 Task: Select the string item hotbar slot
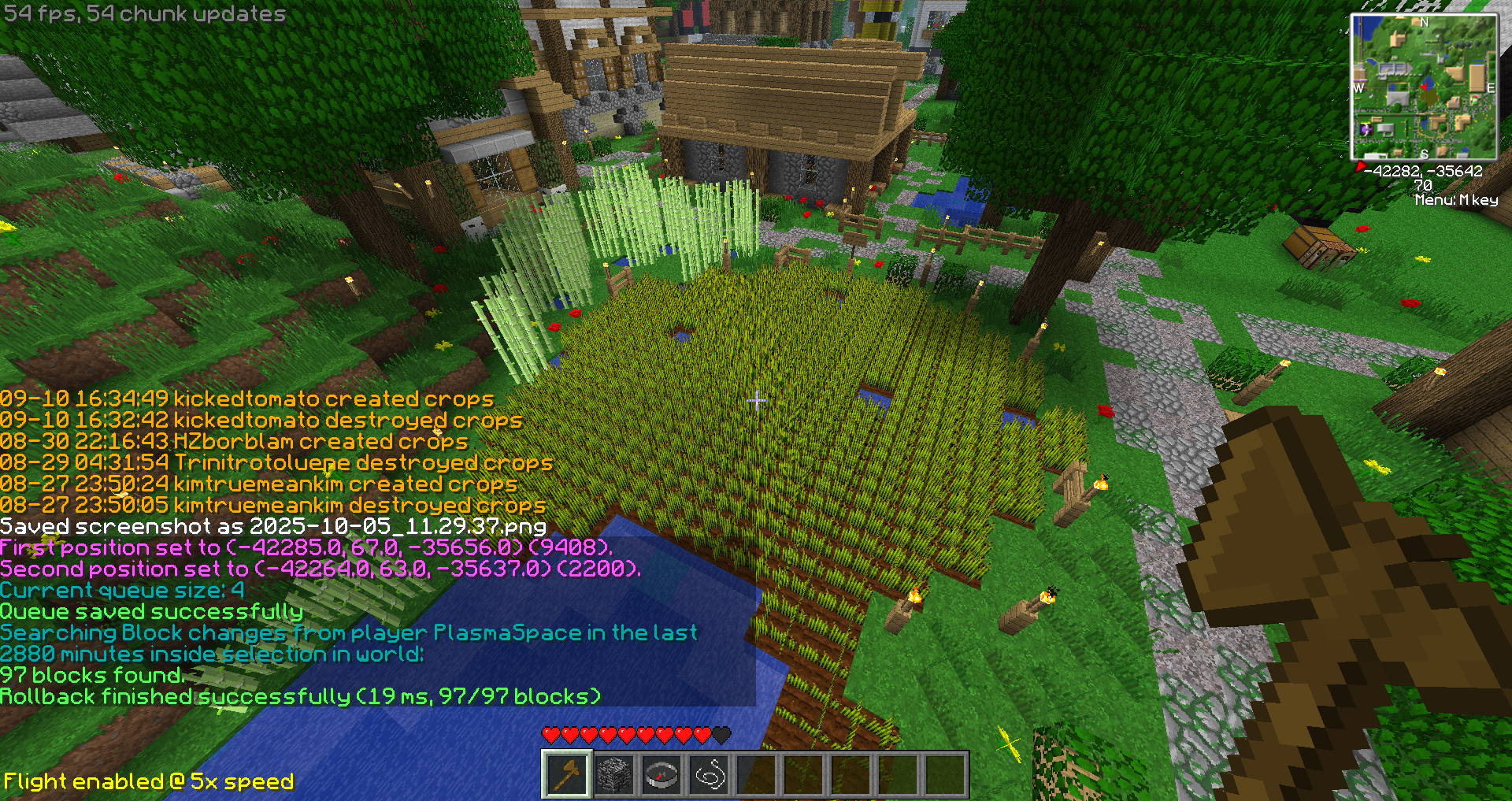709,775
